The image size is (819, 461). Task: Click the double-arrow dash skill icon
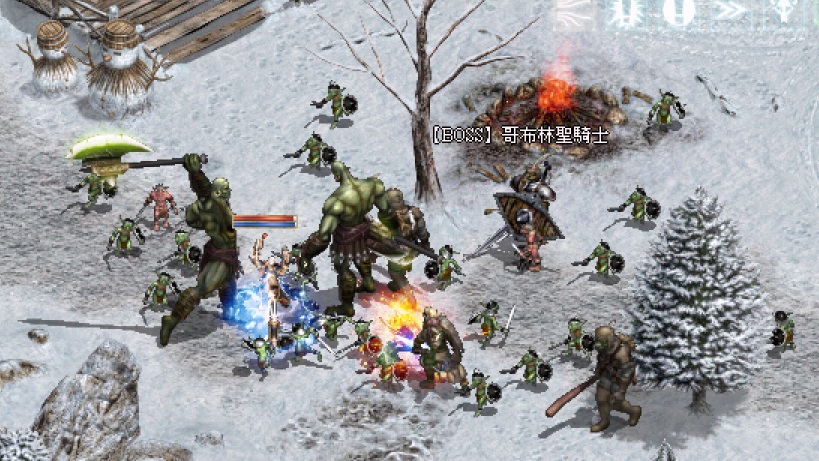[x=731, y=12]
